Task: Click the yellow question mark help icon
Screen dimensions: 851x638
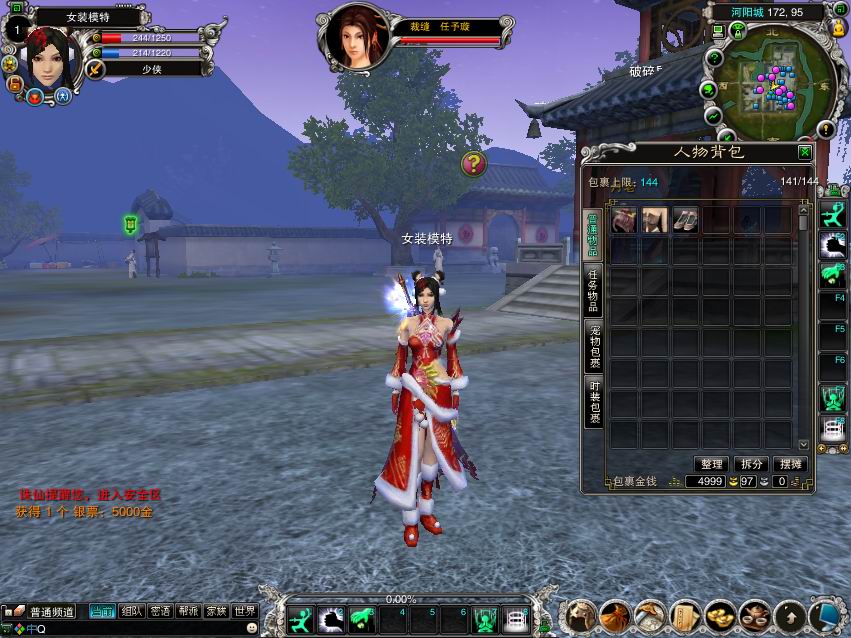Action: (474, 163)
